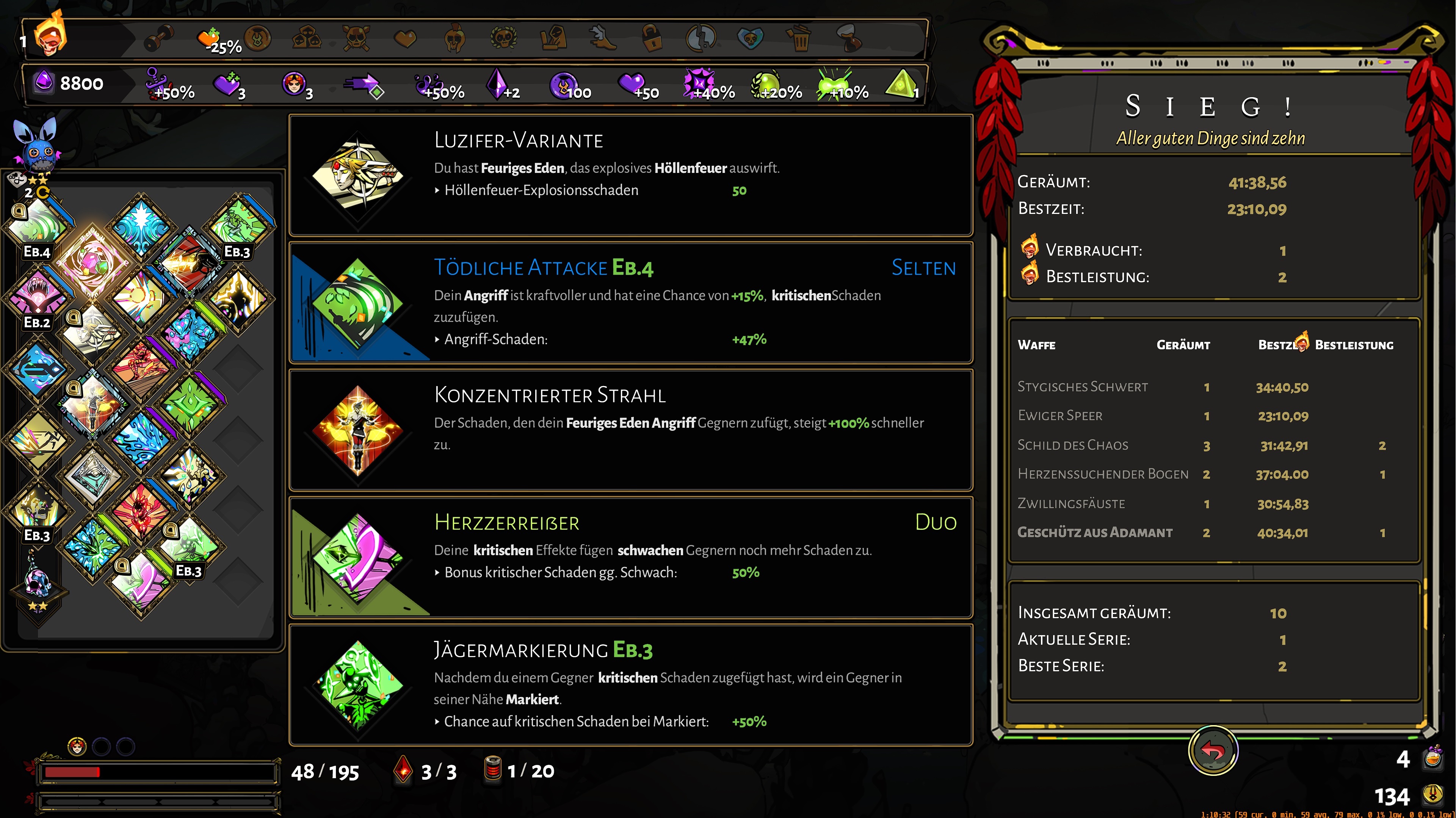Select the Jägermarkierung boon entry

(630, 685)
